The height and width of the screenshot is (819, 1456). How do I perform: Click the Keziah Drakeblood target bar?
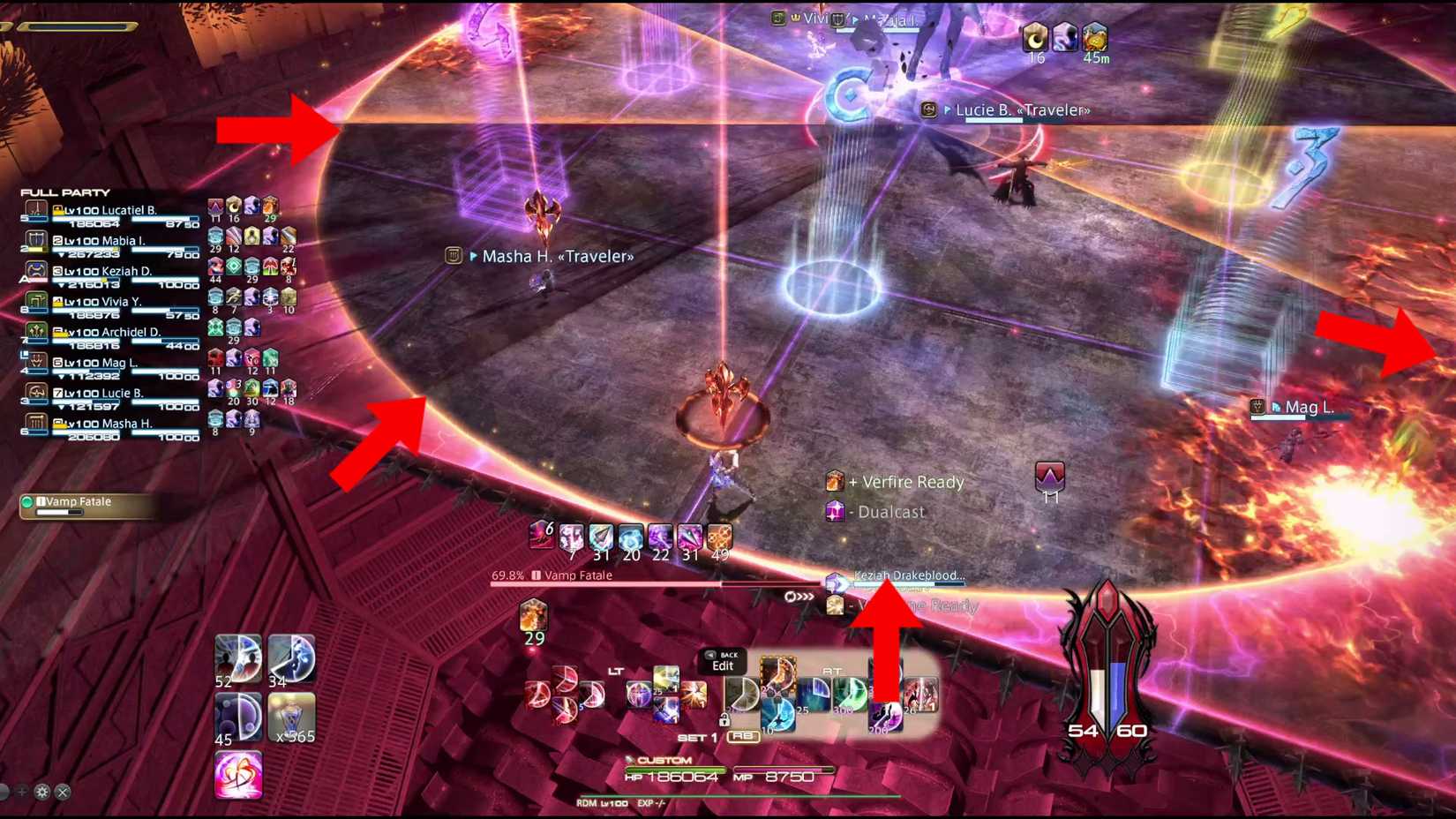pyautogui.click(x=907, y=580)
